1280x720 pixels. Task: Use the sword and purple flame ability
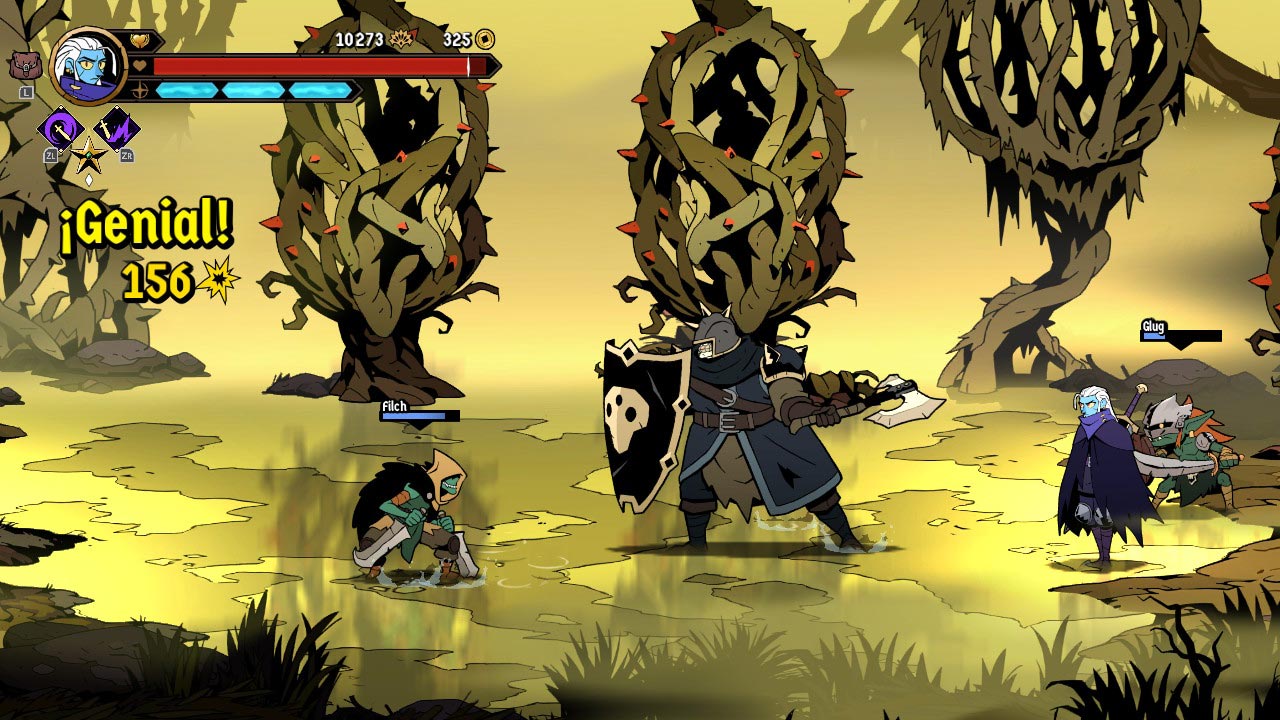tap(117, 128)
